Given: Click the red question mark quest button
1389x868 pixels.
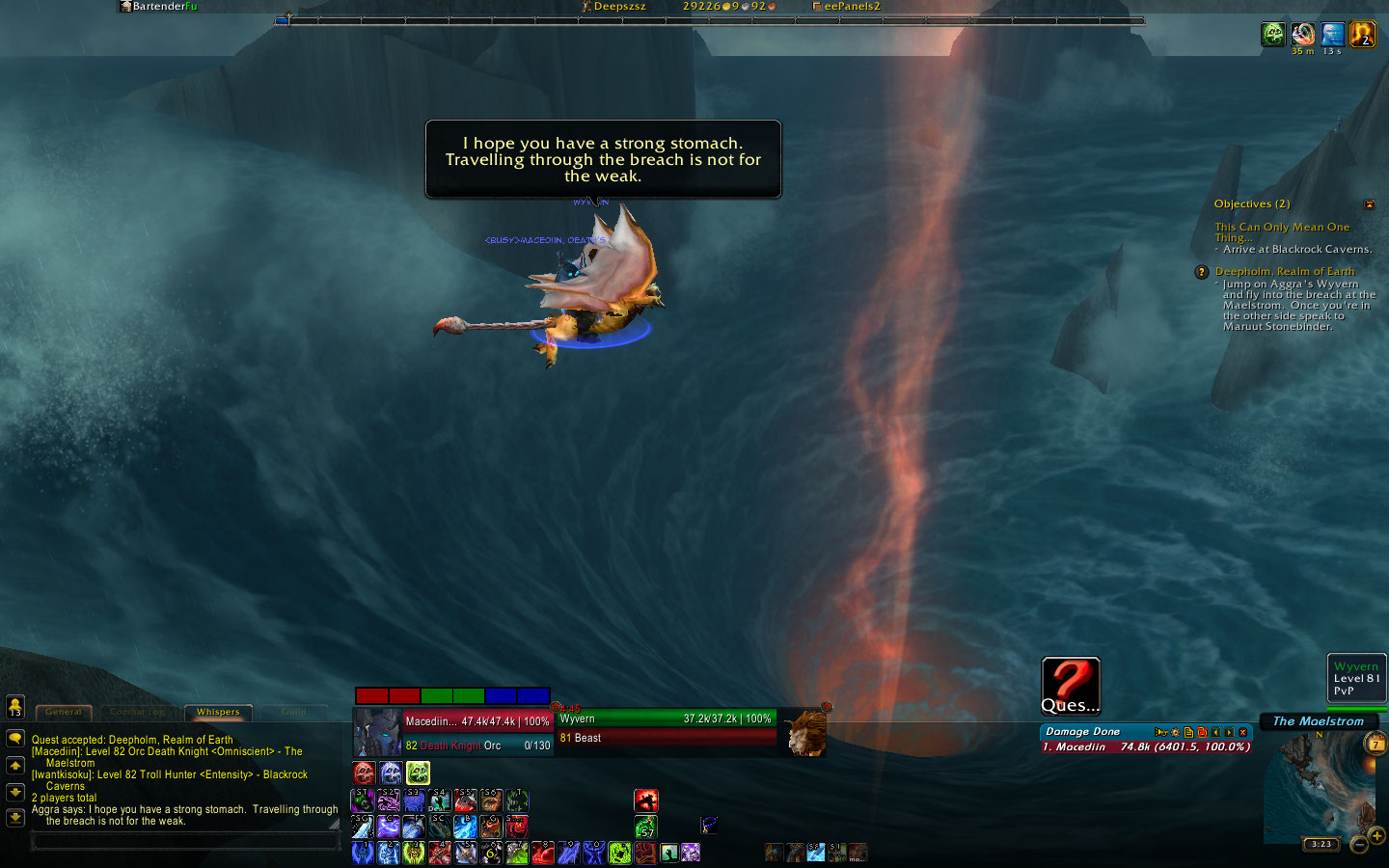Looking at the screenshot, I should click(1071, 685).
